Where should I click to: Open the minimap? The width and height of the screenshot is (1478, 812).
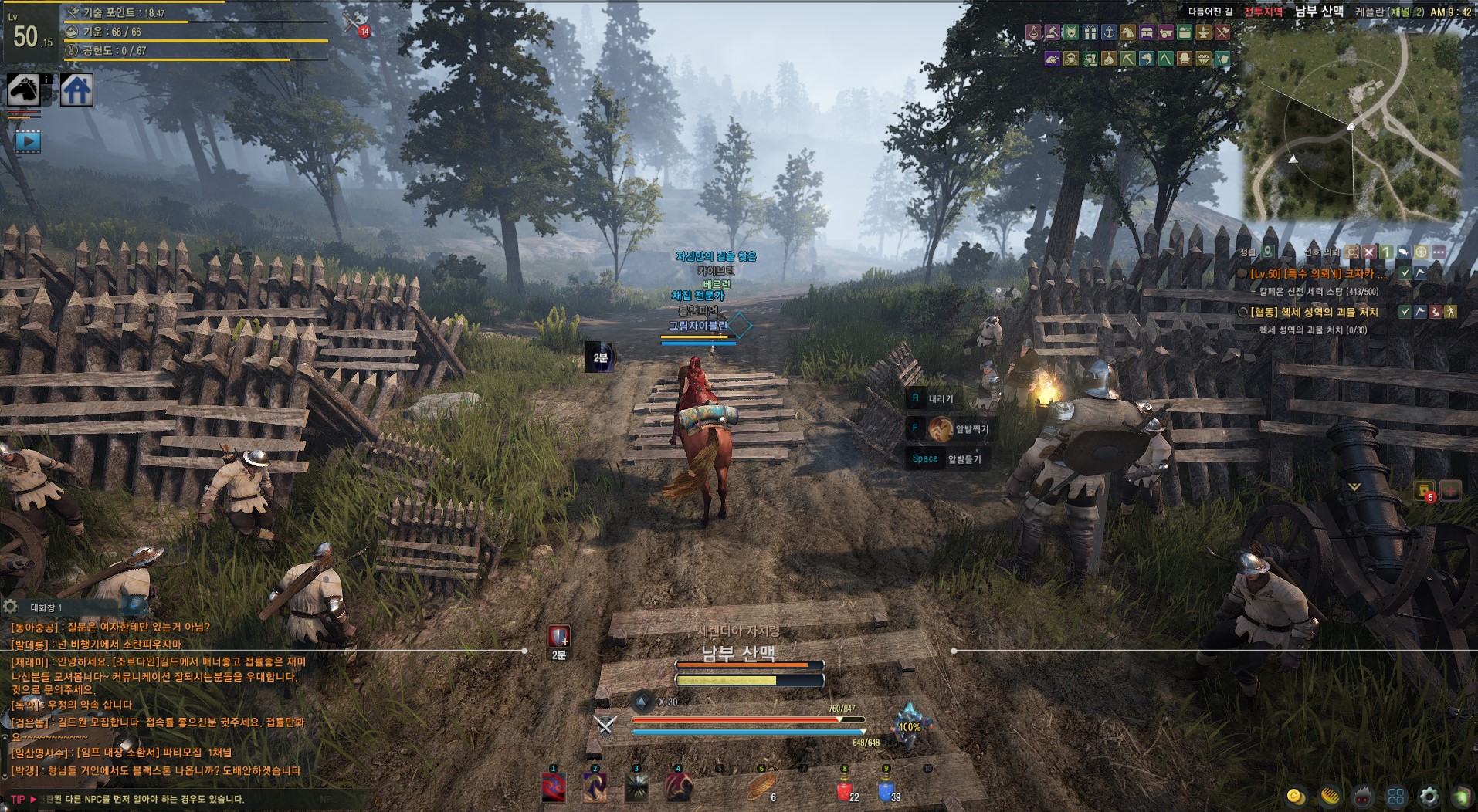pyautogui.click(x=1351, y=127)
